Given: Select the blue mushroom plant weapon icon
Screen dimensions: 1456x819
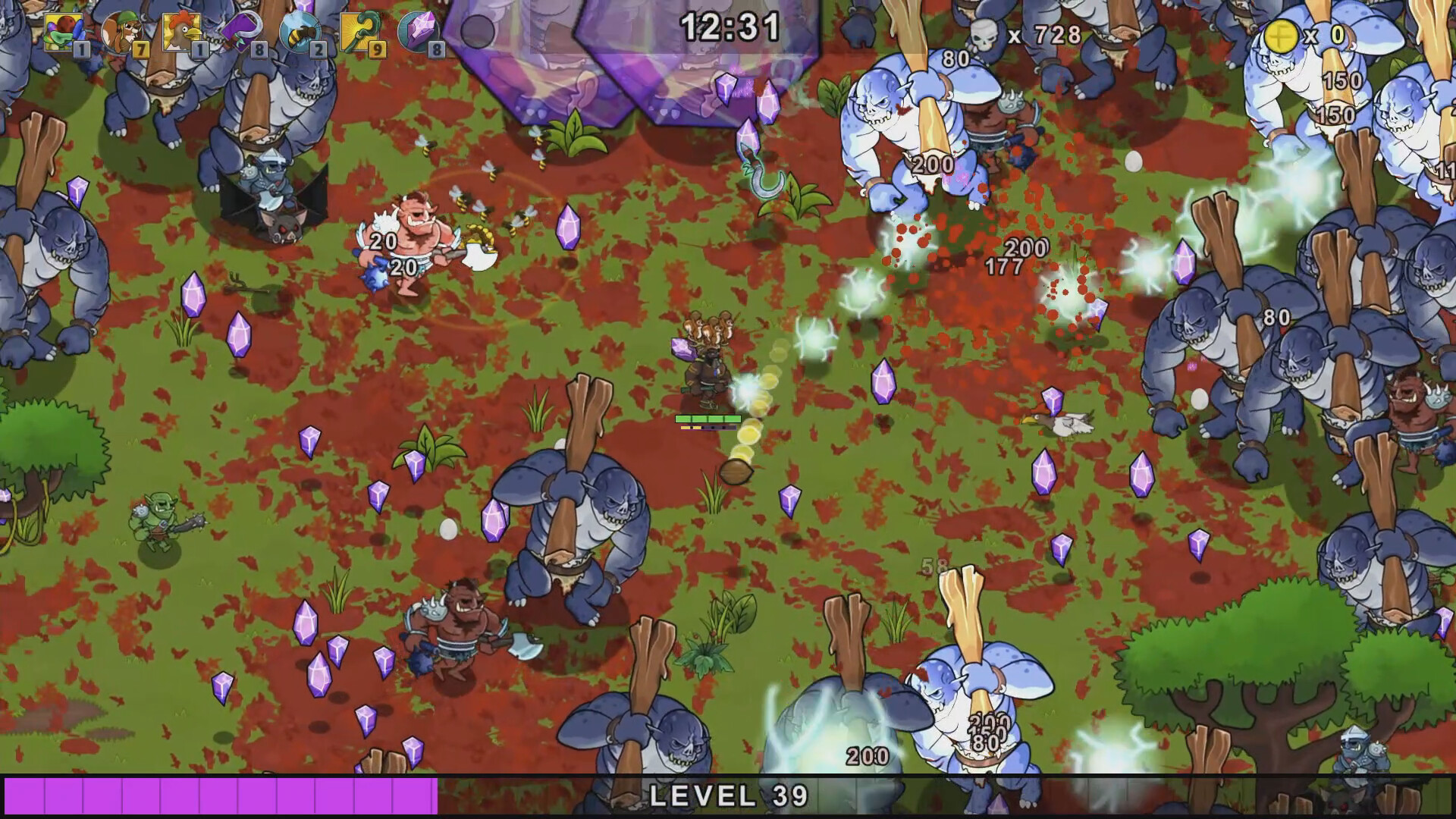Looking at the screenshot, I should tap(64, 30).
